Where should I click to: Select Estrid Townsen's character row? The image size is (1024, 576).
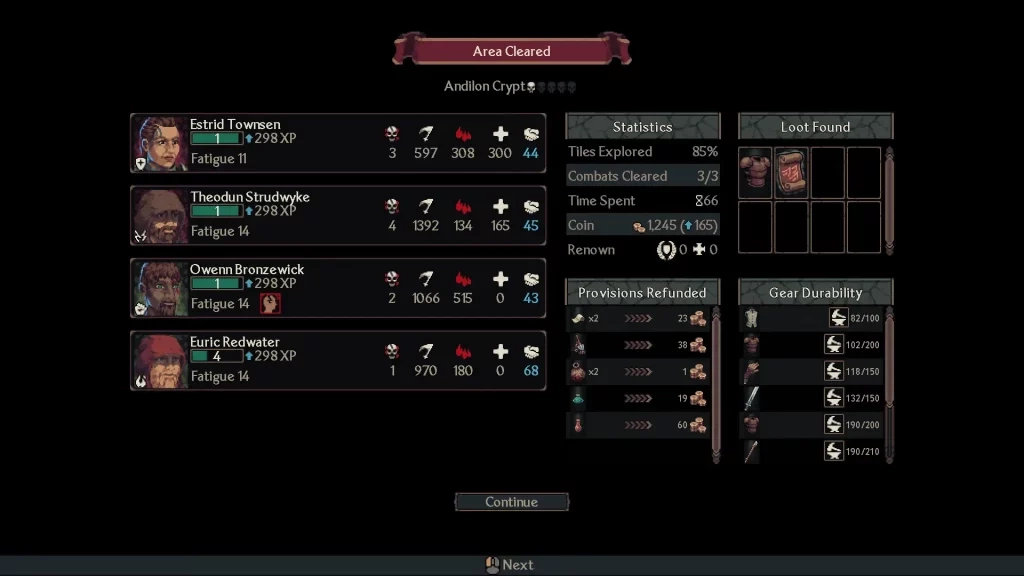tap(337, 143)
